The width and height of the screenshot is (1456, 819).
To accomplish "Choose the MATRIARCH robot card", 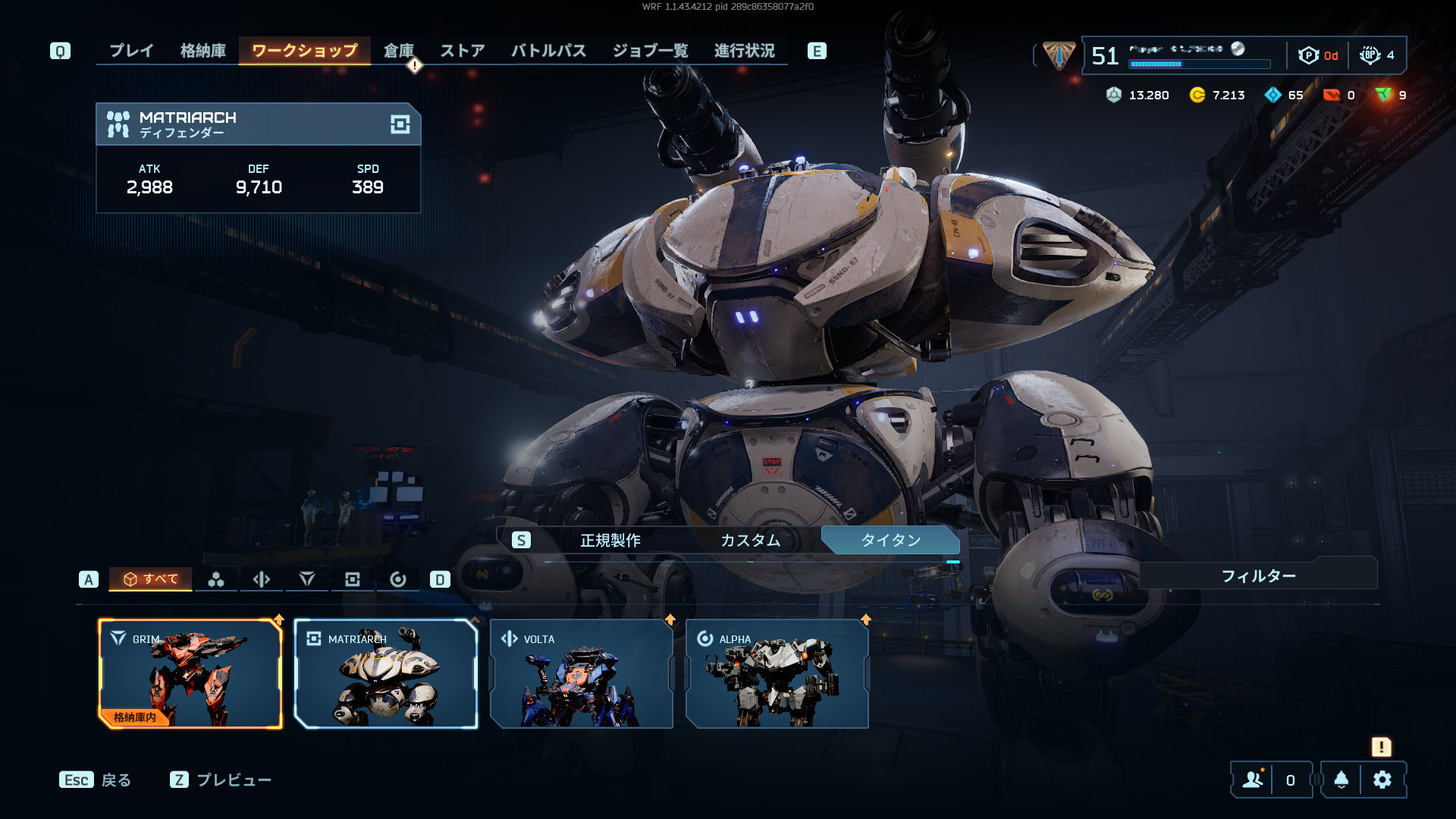I will tap(386, 674).
